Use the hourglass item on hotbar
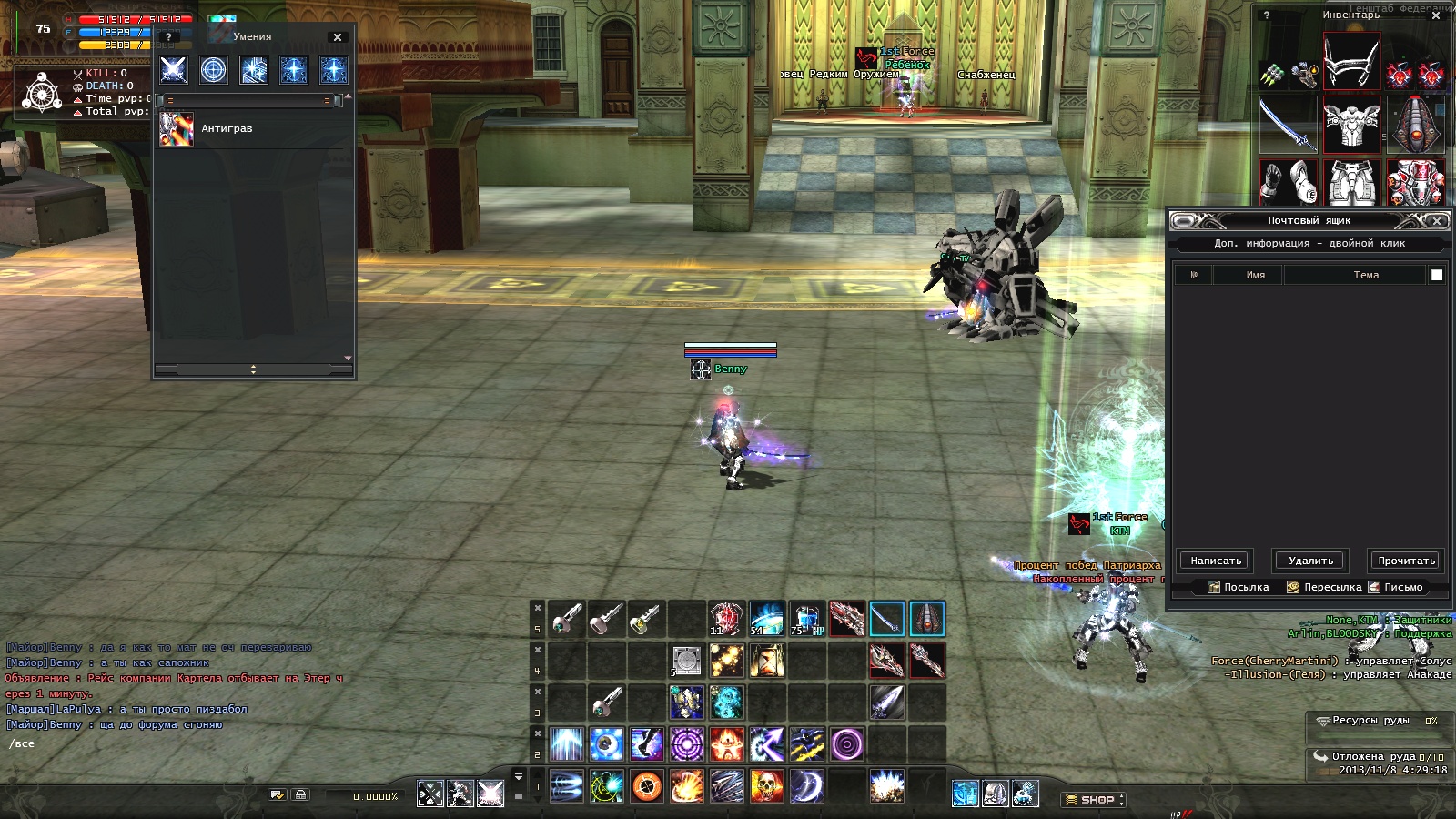This screenshot has height=819, width=1456. (767, 661)
